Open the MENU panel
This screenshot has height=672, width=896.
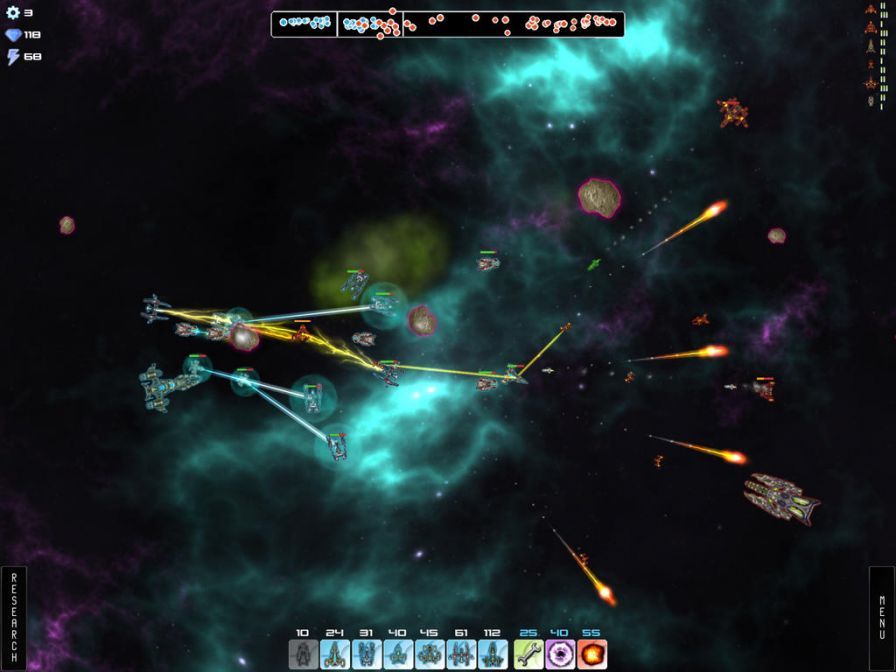[x=881, y=619]
